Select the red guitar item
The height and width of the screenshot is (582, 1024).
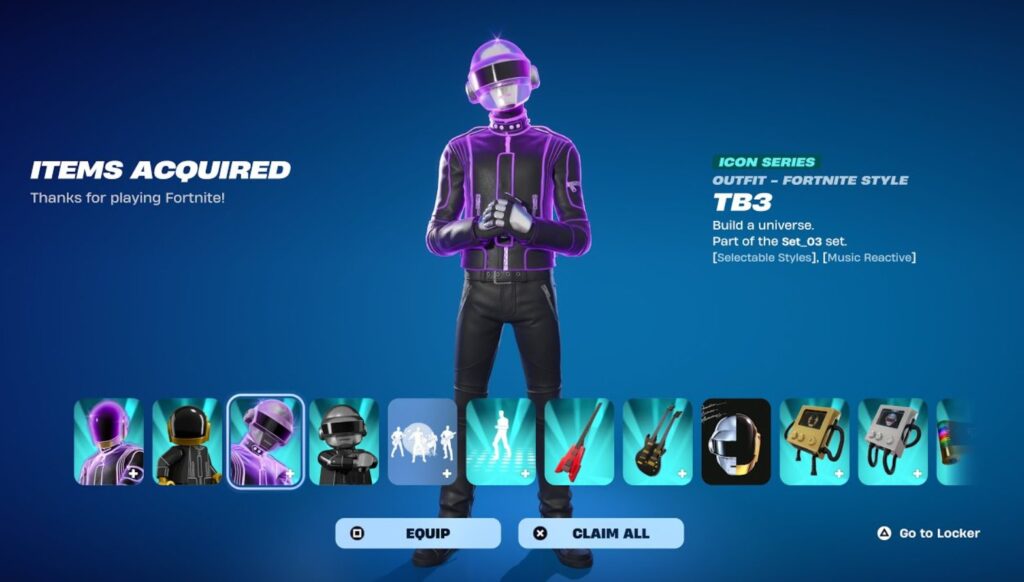coord(579,442)
